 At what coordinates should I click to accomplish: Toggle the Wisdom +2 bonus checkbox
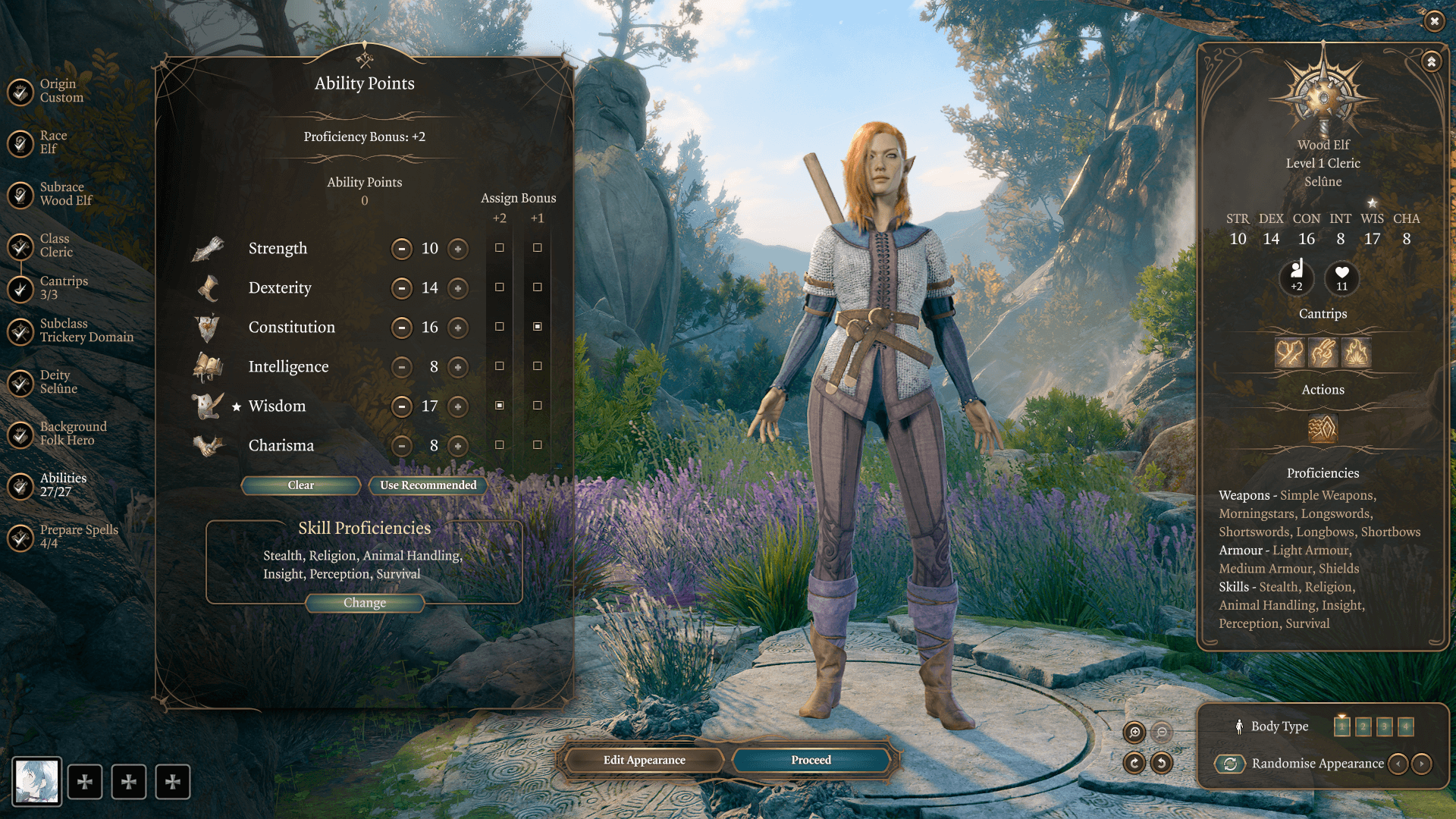pos(498,404)
